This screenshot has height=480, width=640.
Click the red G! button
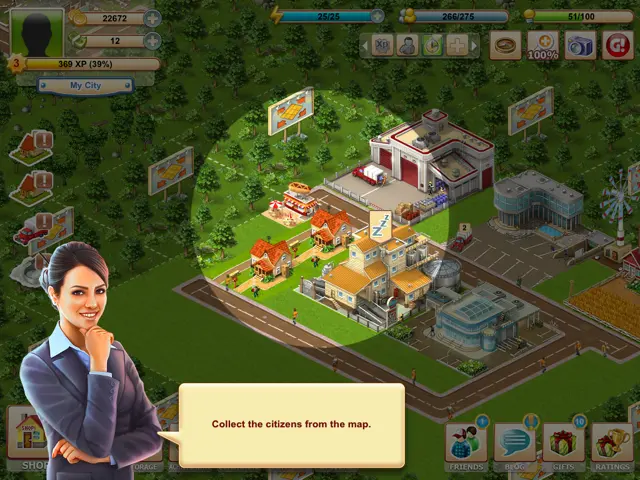click(x=617, y=45)
